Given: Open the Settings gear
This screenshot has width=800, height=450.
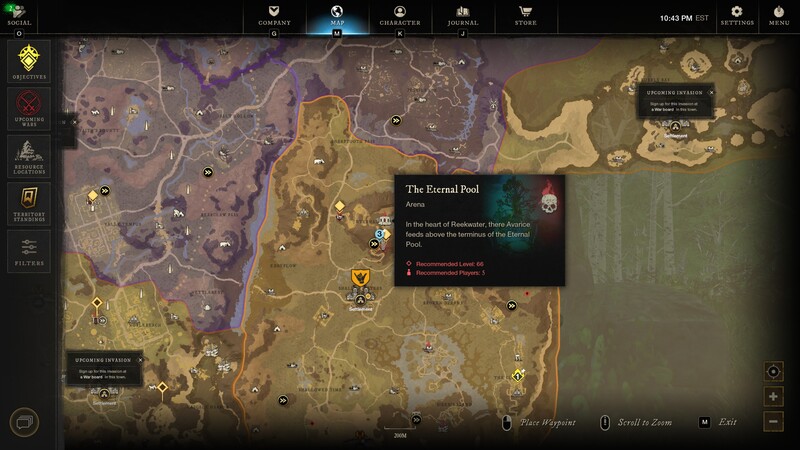Looking at the screenshot, I should (x=737, y=14).
